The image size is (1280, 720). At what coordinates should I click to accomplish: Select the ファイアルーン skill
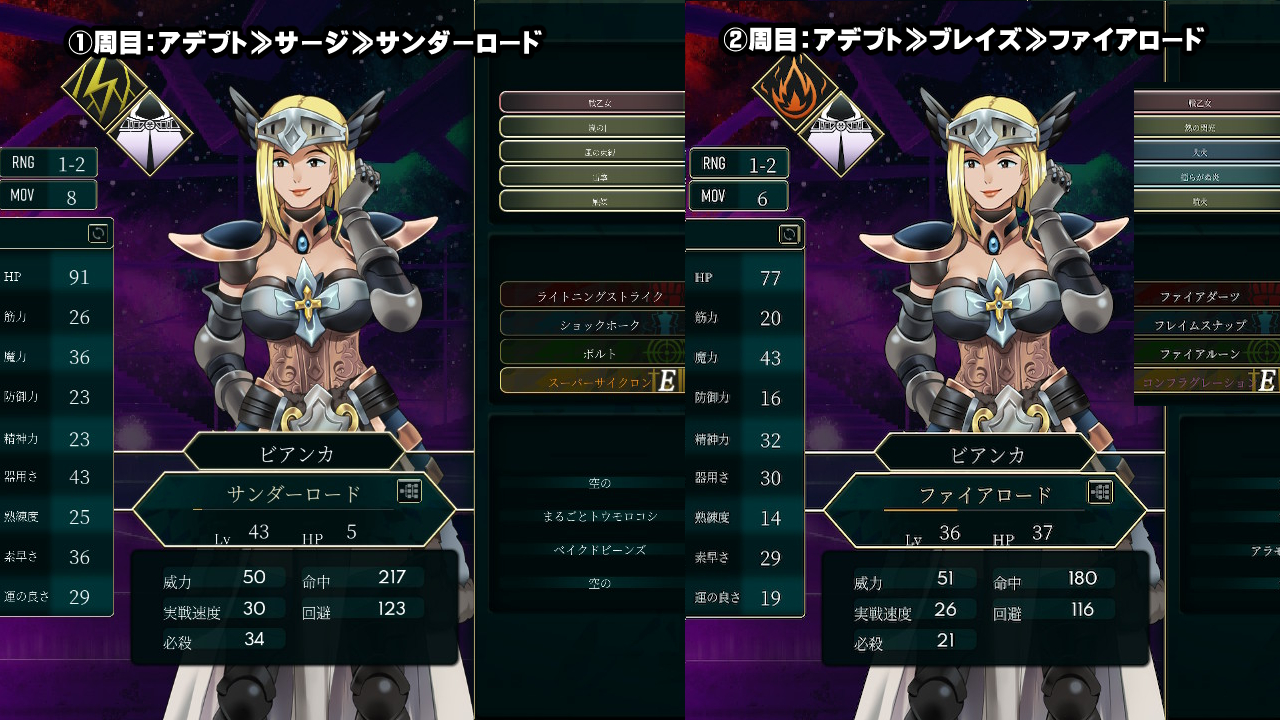pyautogui.click(x=1199, y=353)
